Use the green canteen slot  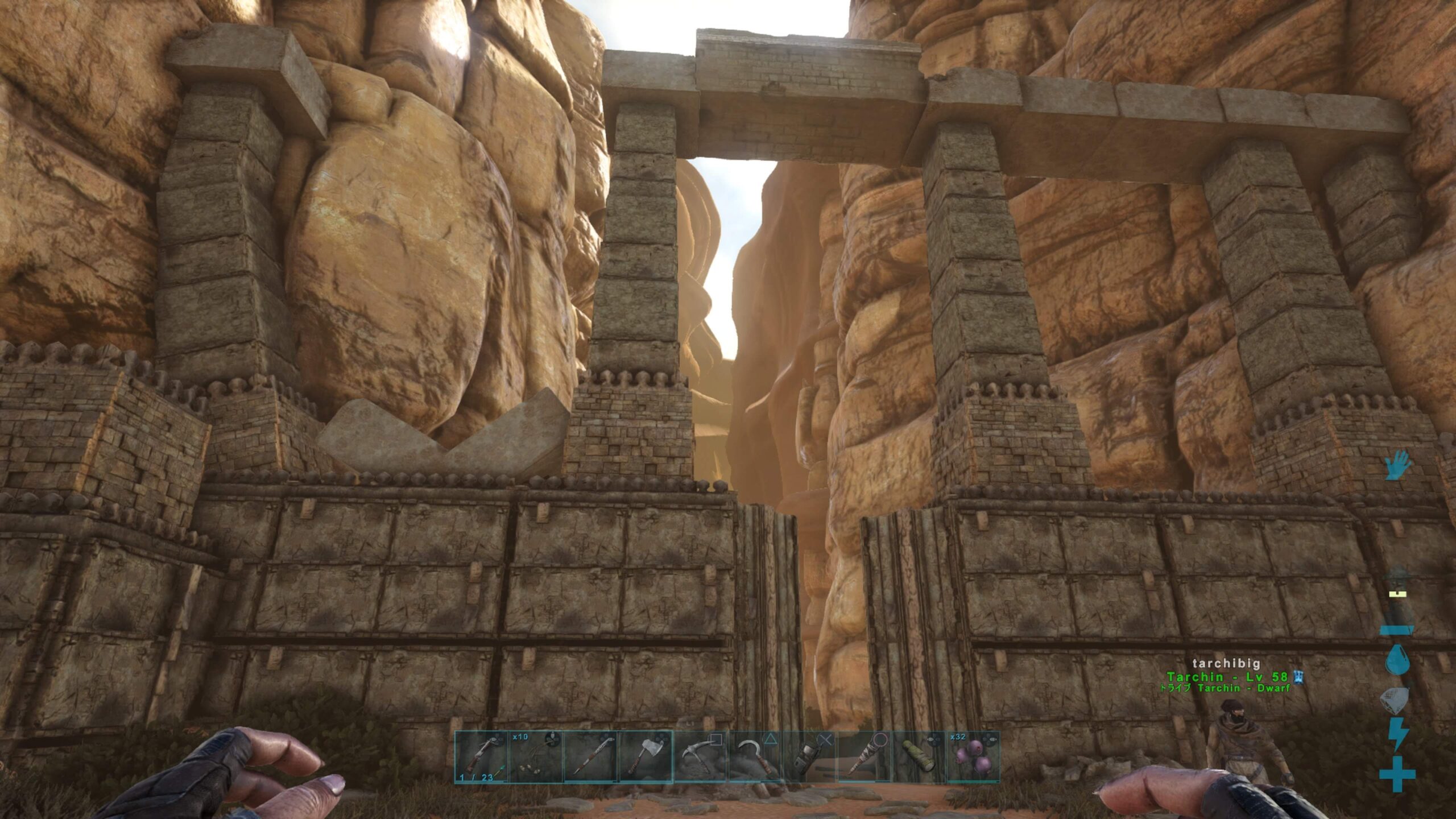pyautogui.click(x=919, y=757)
